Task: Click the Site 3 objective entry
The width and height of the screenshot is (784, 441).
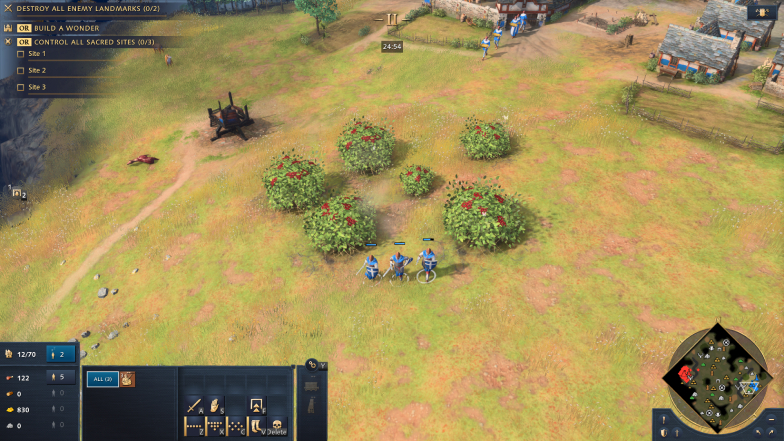Action: pyautogui.click(x=37, y=87)
